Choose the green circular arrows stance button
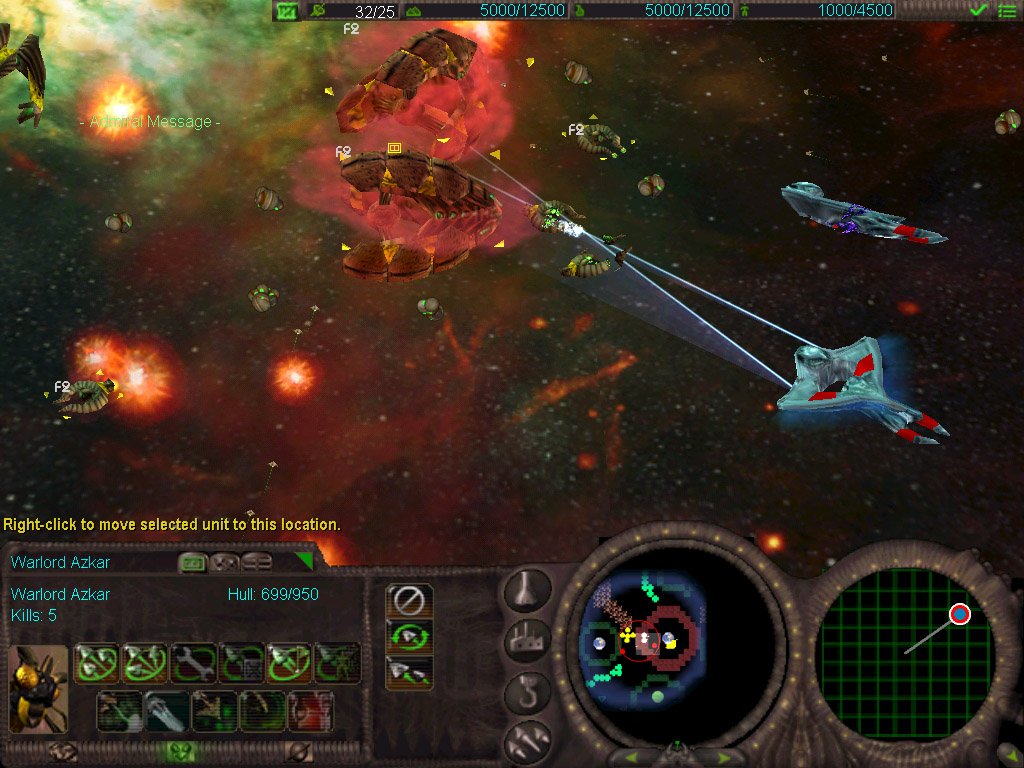 410,636
